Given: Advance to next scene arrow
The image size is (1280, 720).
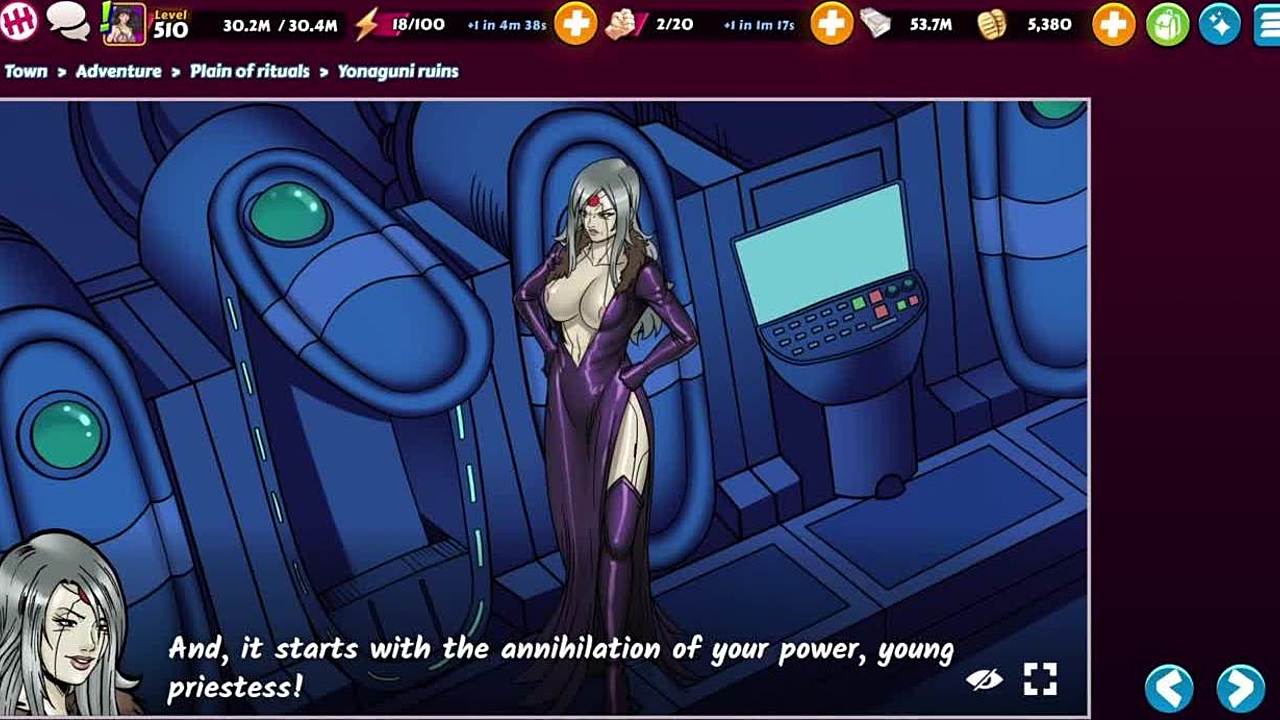Looking at the screenshot, I should pyautogui.click(x=1240, y=688).
